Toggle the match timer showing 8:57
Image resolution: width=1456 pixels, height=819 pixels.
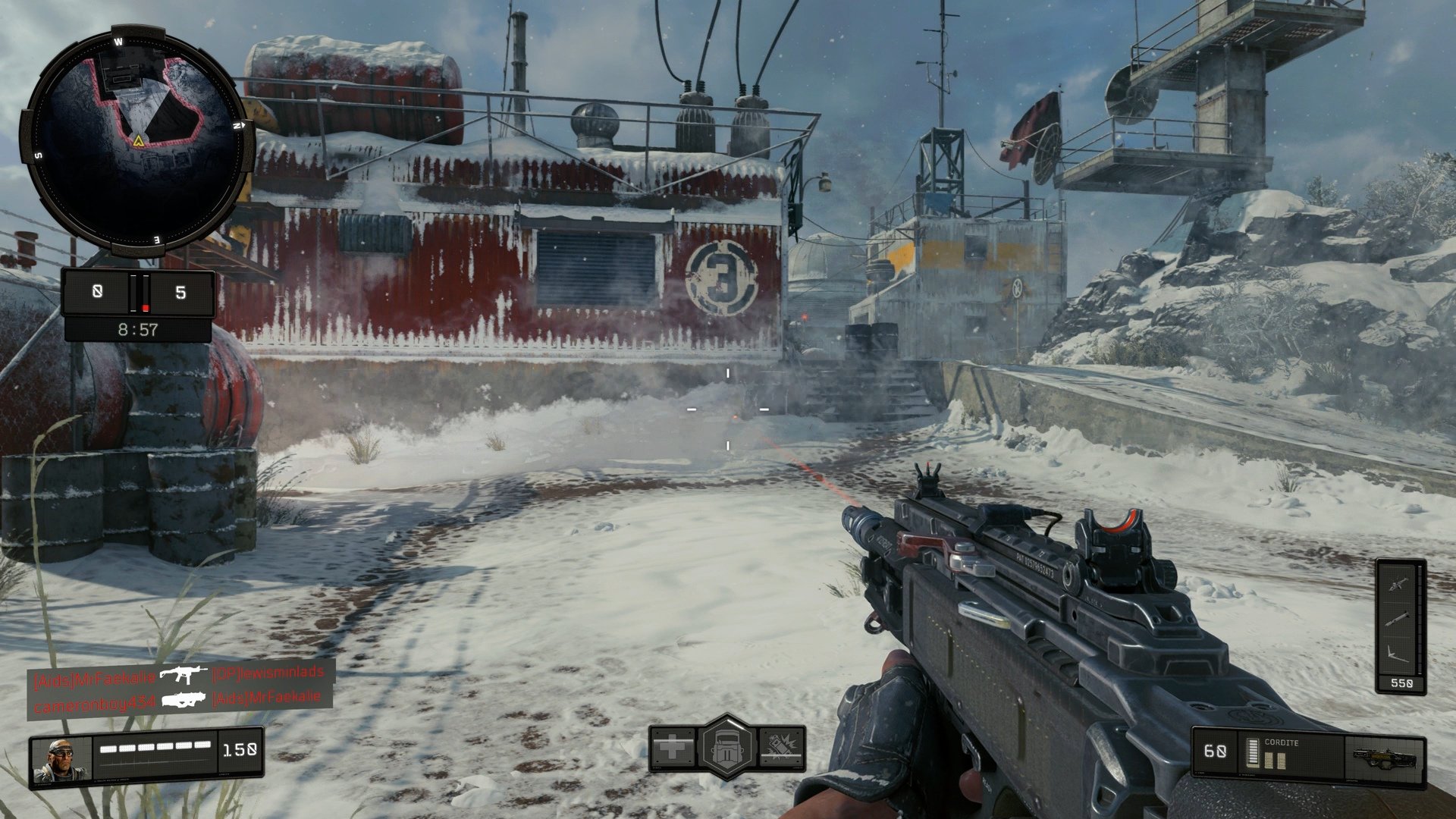(136, 330)
